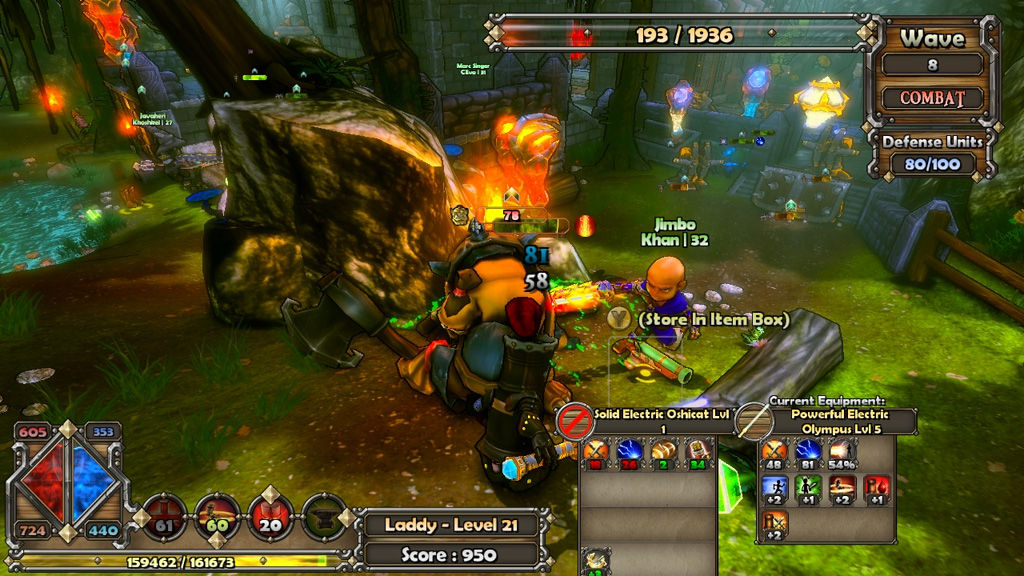This screenshot has width=1024, height=576.
Task: Check the Olympus 54% blast stat icon
Action: (x=843, y=454)
